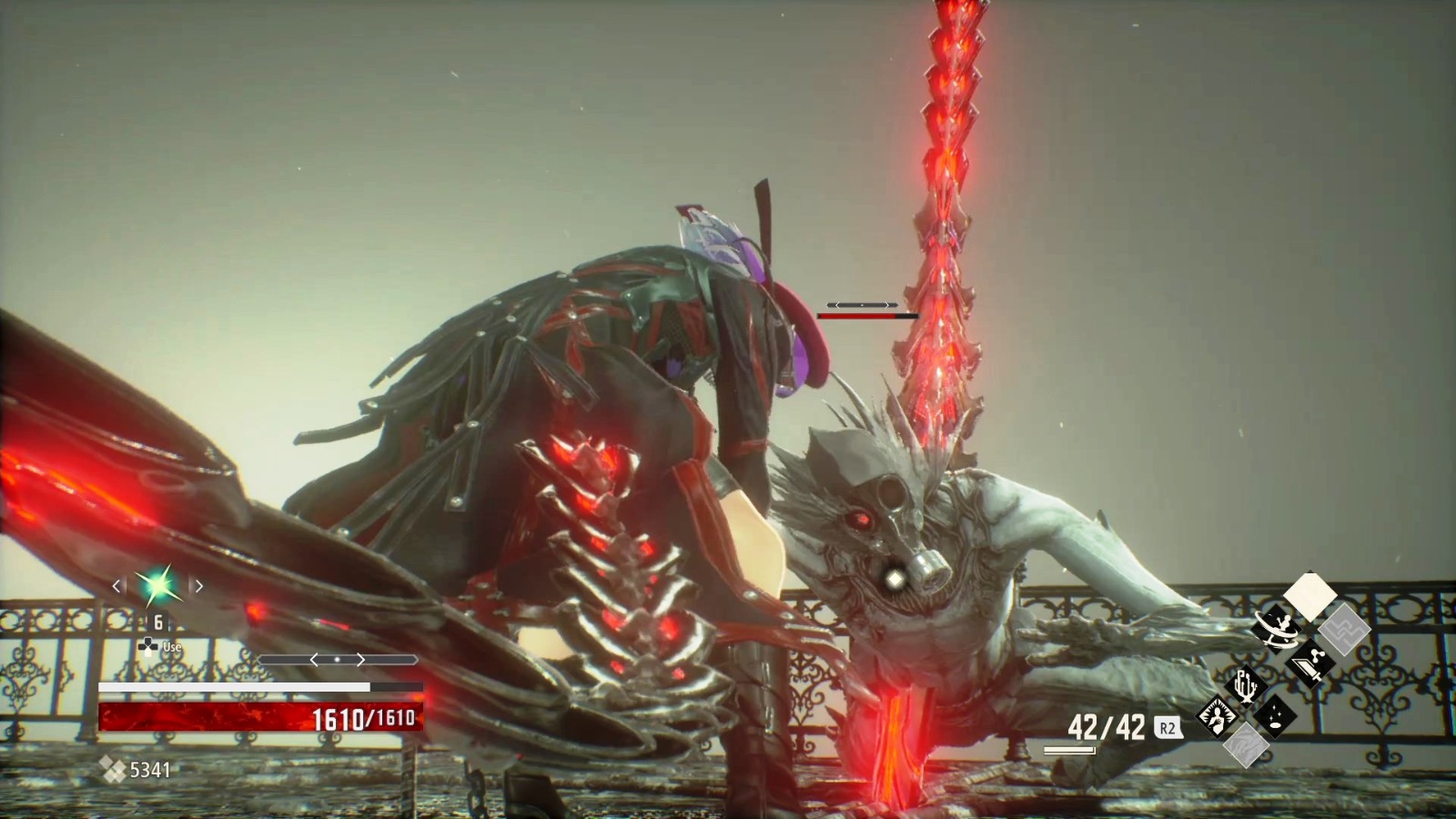
Task: Select the grayed swirl gift icon
Action: (1247, 746)
